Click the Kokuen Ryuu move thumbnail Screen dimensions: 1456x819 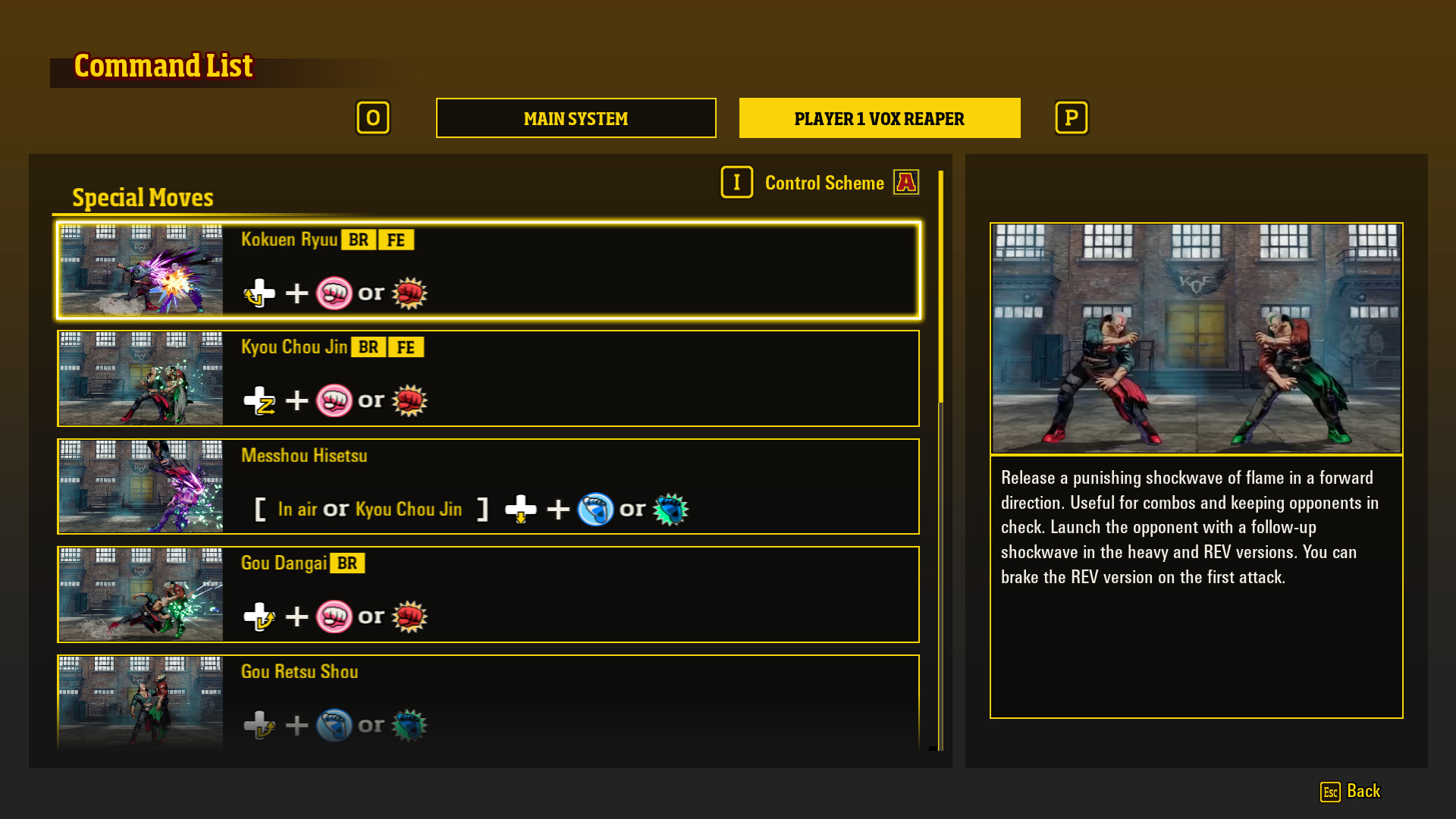[x=140, y=270]
